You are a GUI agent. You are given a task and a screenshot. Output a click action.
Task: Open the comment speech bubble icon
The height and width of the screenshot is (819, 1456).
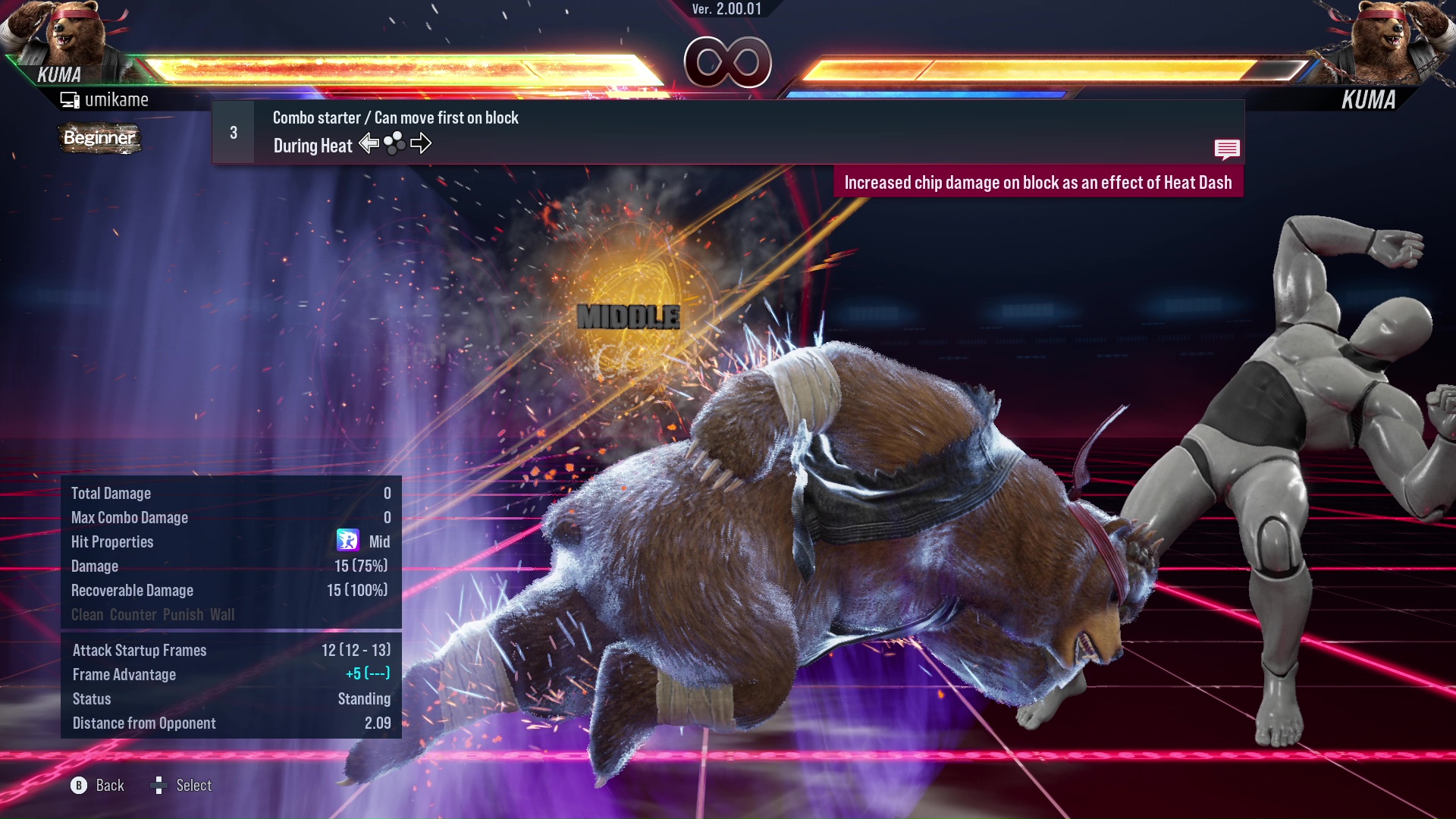click(1227, 149)
